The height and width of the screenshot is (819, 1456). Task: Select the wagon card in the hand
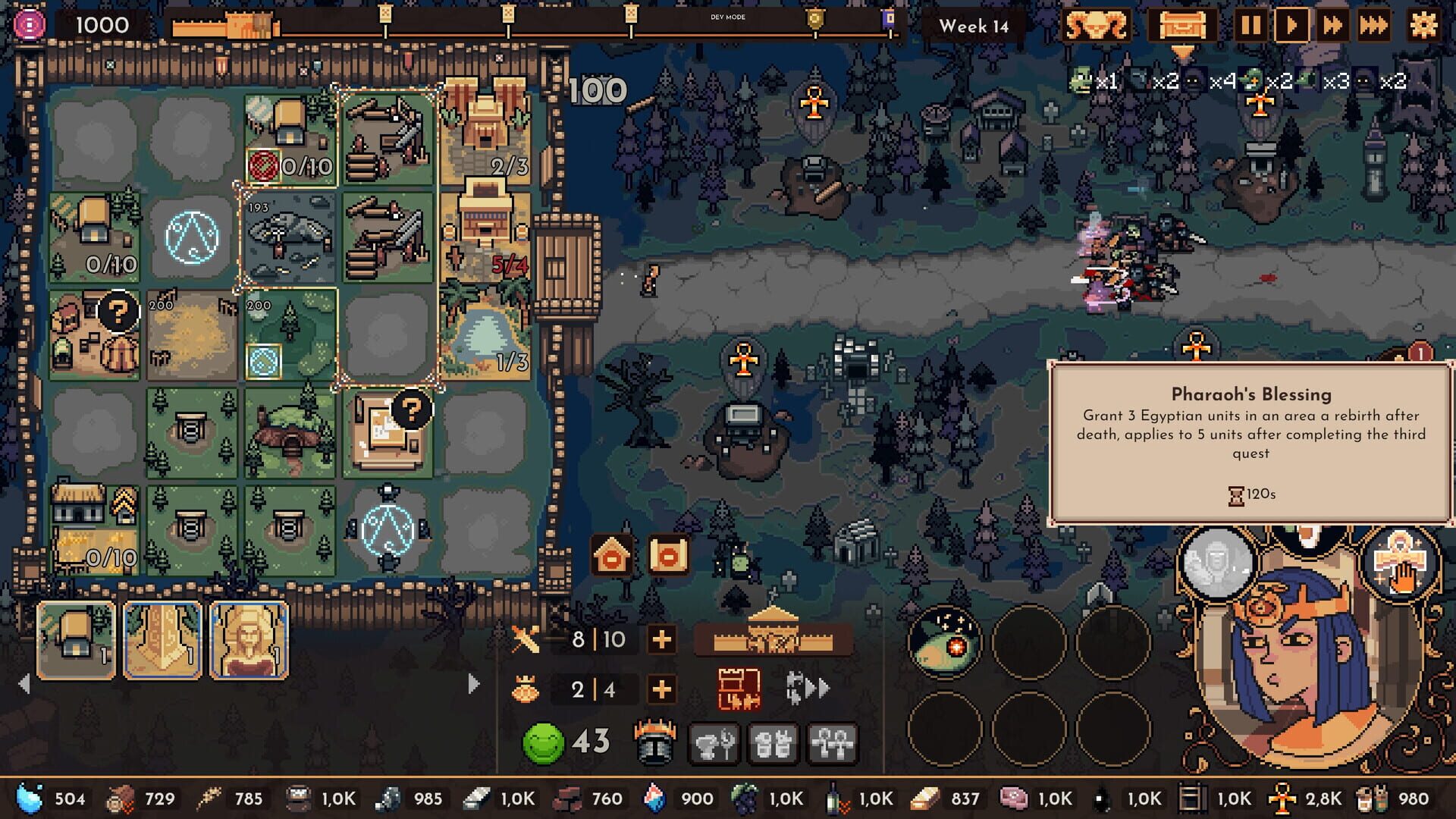pos(76,641)
